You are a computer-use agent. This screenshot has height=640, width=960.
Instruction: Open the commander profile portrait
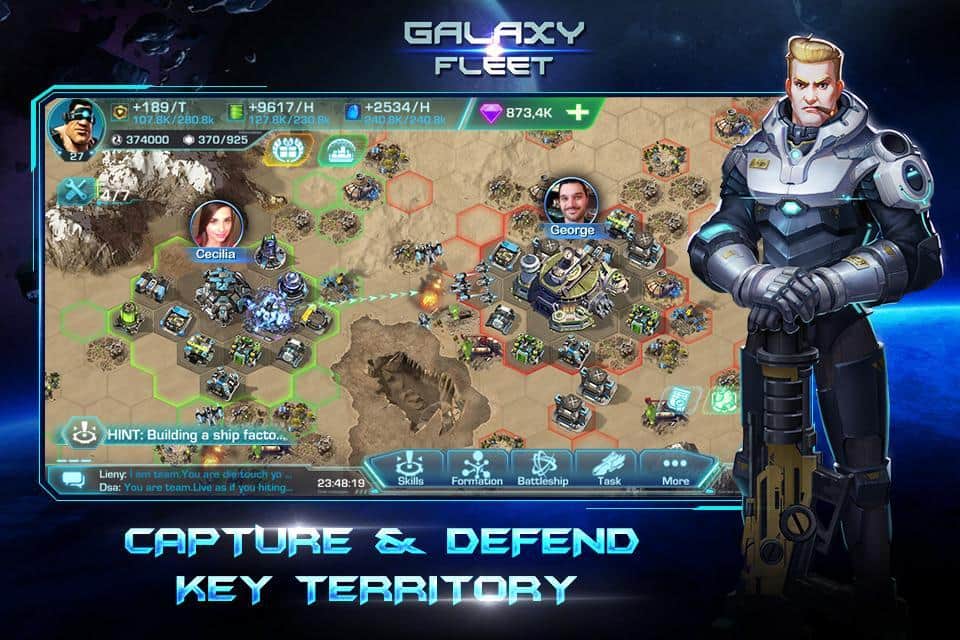[69, 124]
